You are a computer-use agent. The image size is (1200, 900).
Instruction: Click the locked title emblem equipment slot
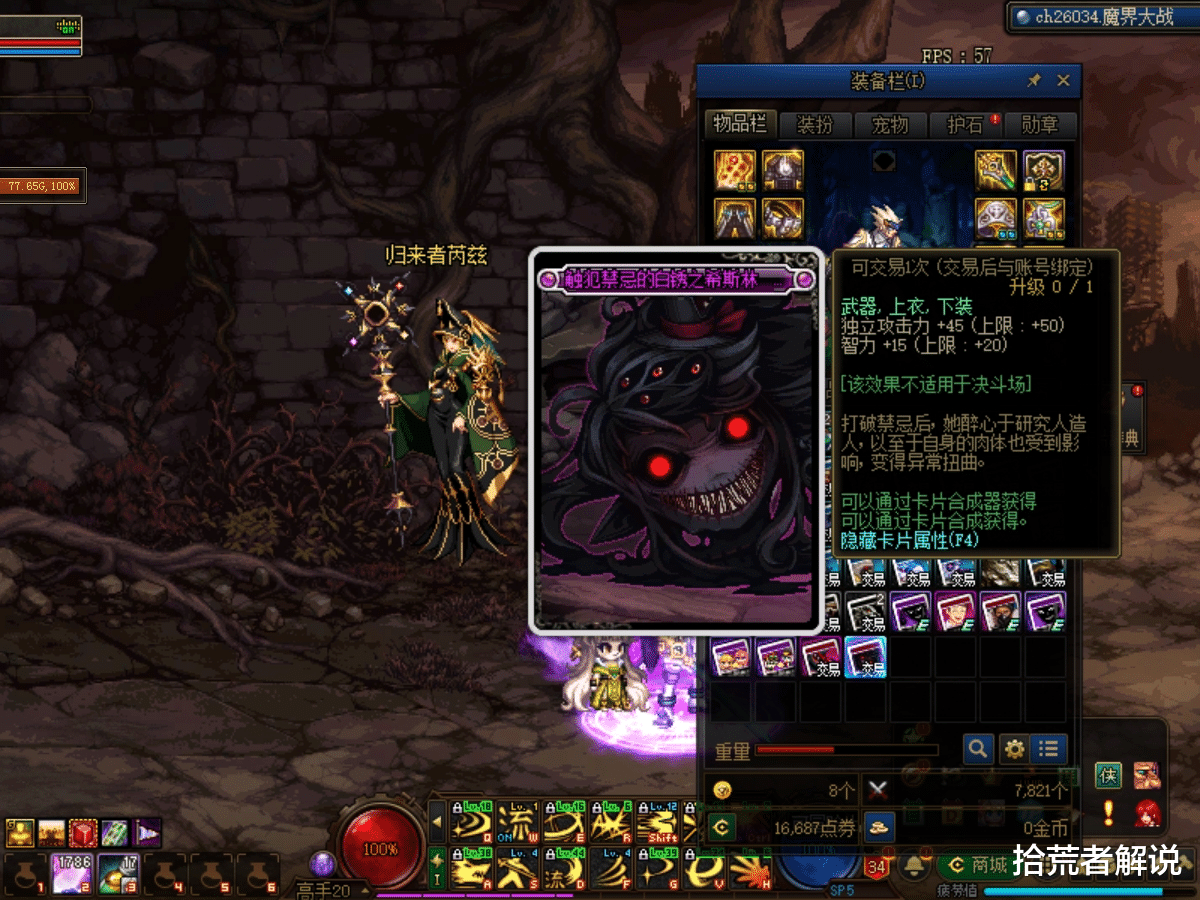tap(1044, 170)
